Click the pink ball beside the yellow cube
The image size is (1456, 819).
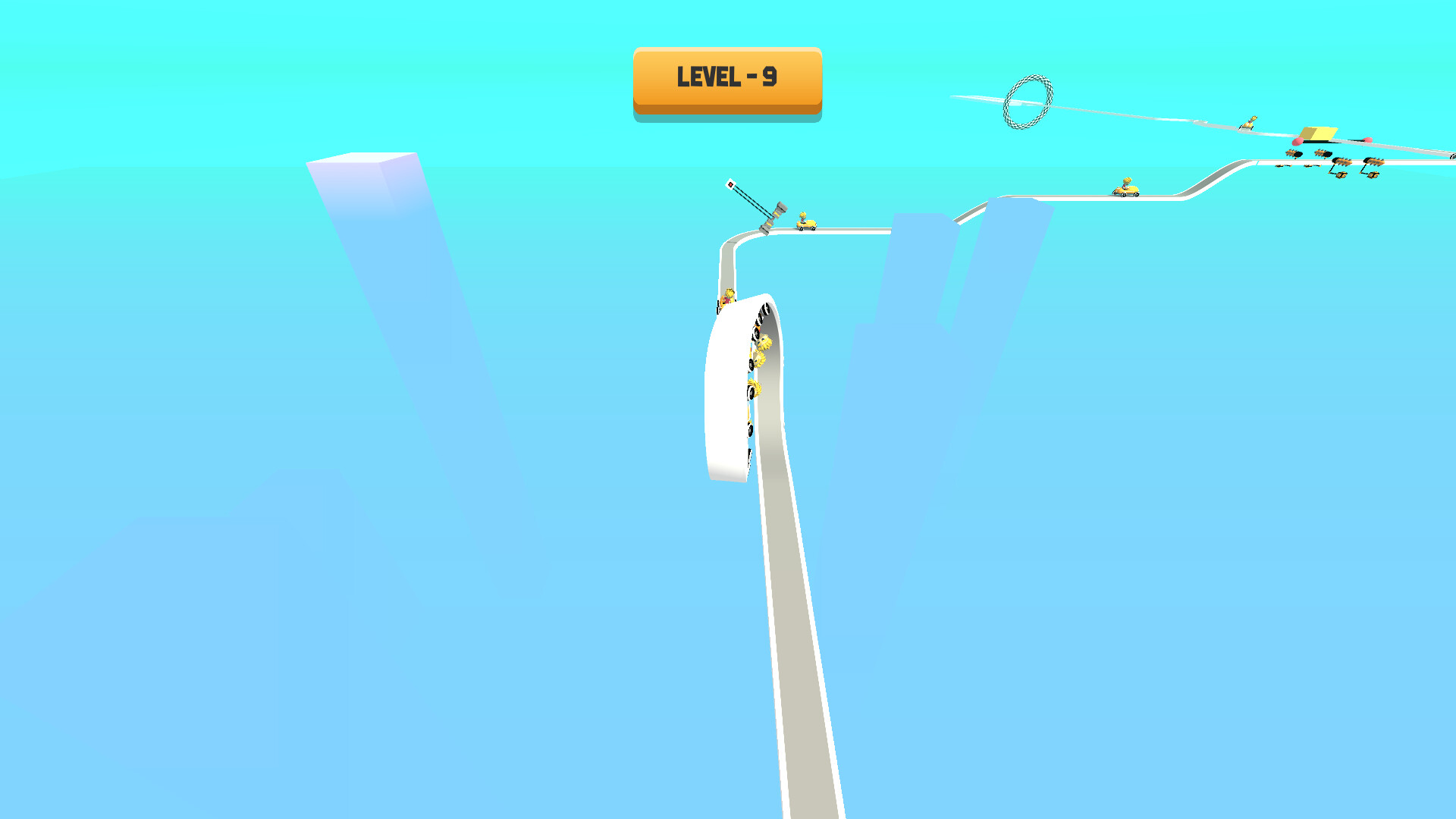[1298, 141]
